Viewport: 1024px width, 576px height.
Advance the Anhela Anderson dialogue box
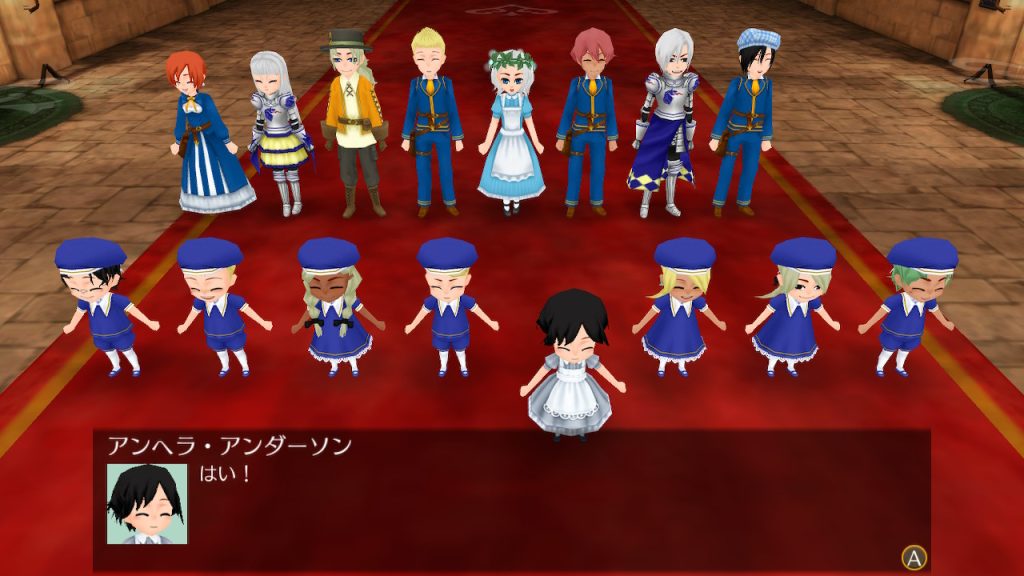pos(913,557)
